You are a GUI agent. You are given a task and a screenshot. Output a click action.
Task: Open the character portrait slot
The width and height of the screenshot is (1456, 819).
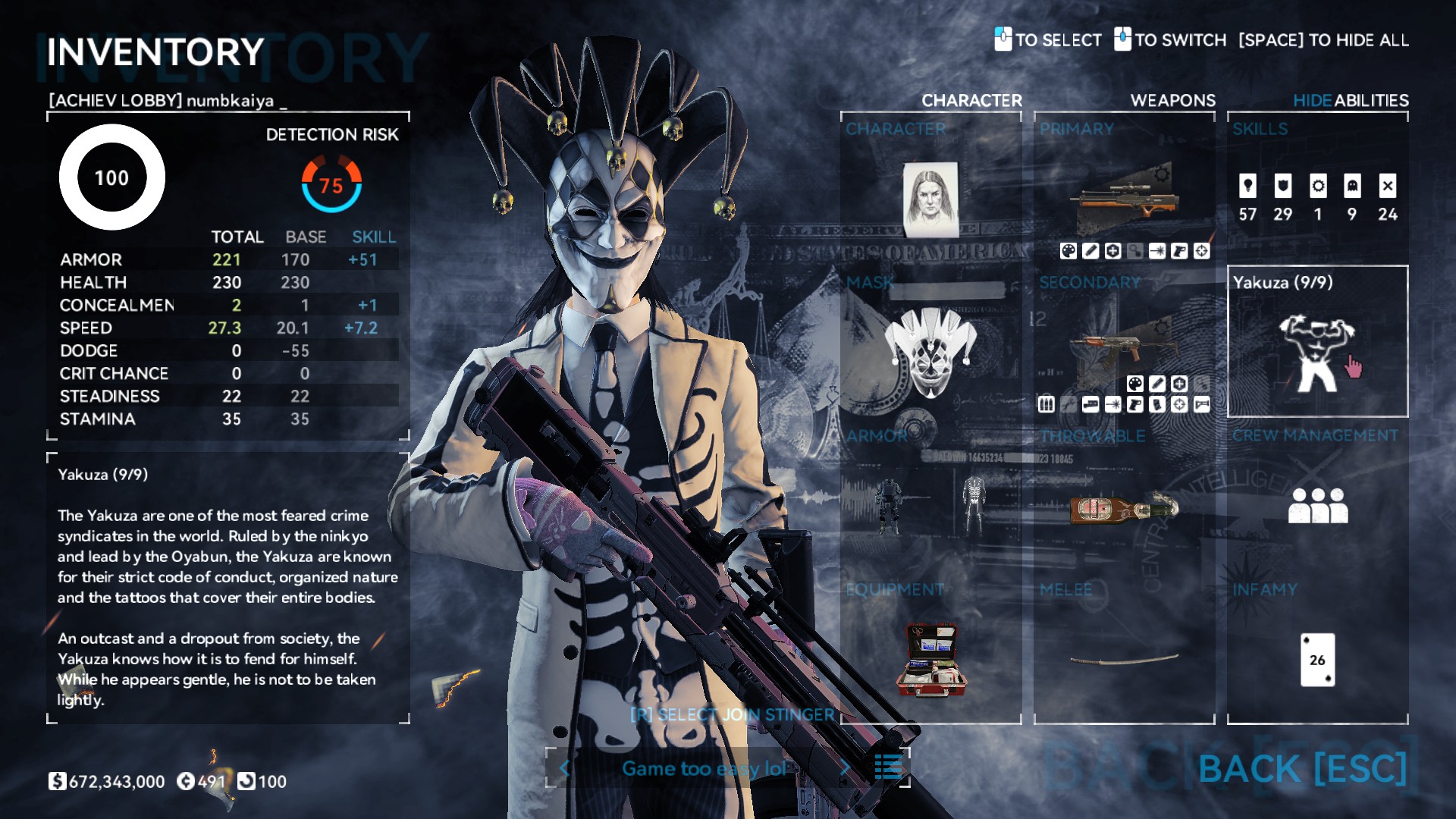930,199
